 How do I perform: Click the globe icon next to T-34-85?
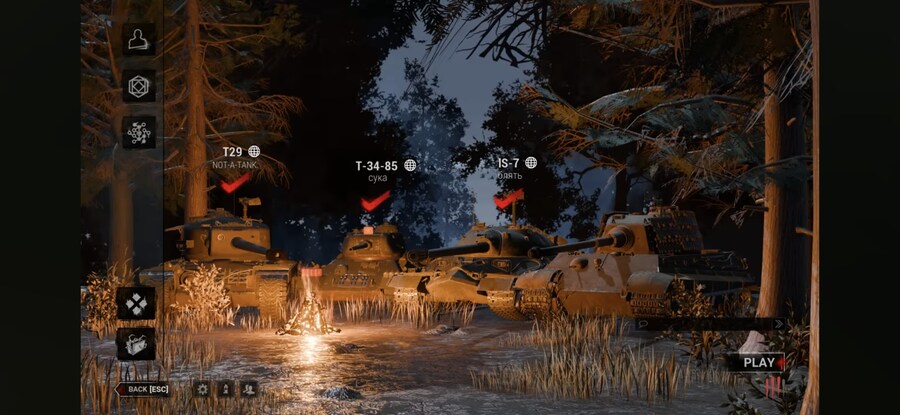point(410,165)
